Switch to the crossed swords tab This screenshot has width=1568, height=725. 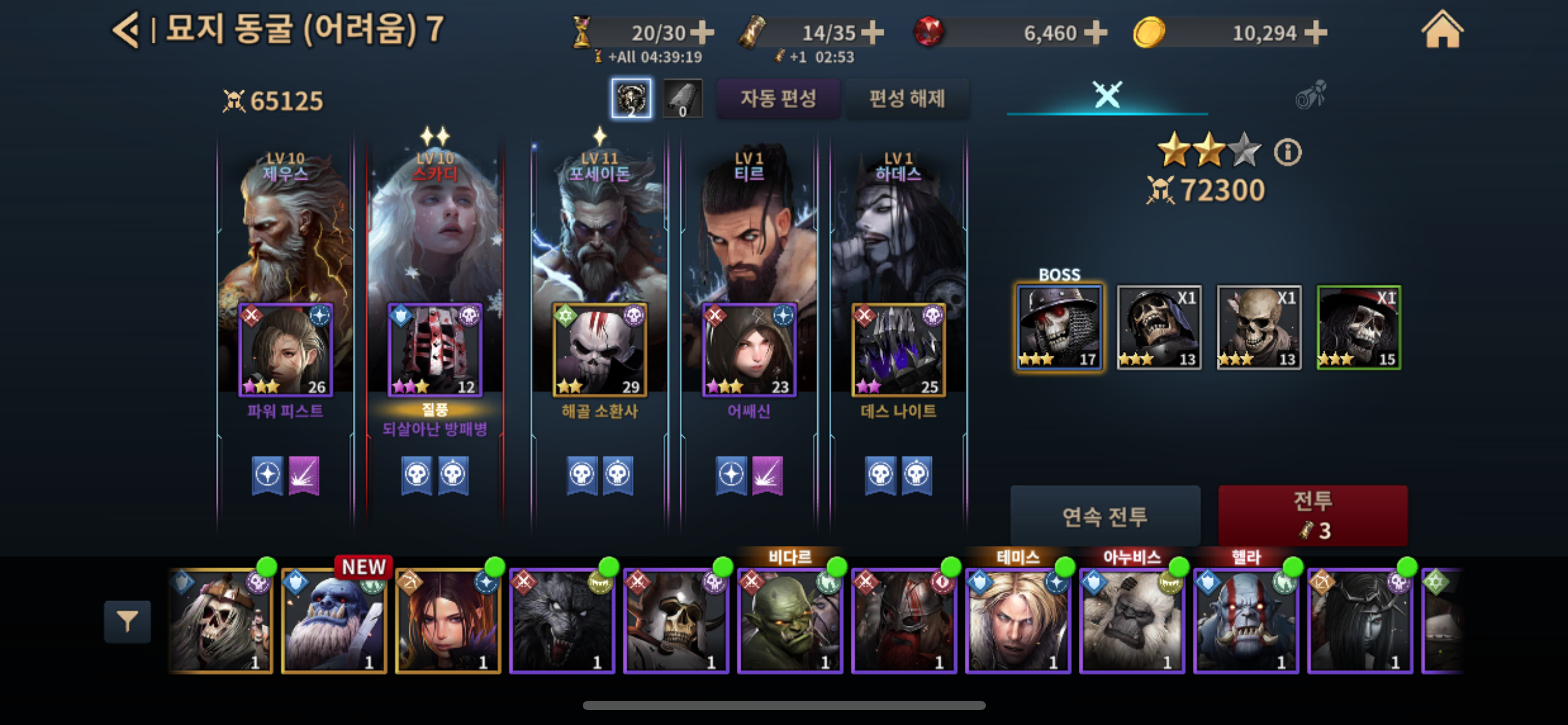(1107, 95)
